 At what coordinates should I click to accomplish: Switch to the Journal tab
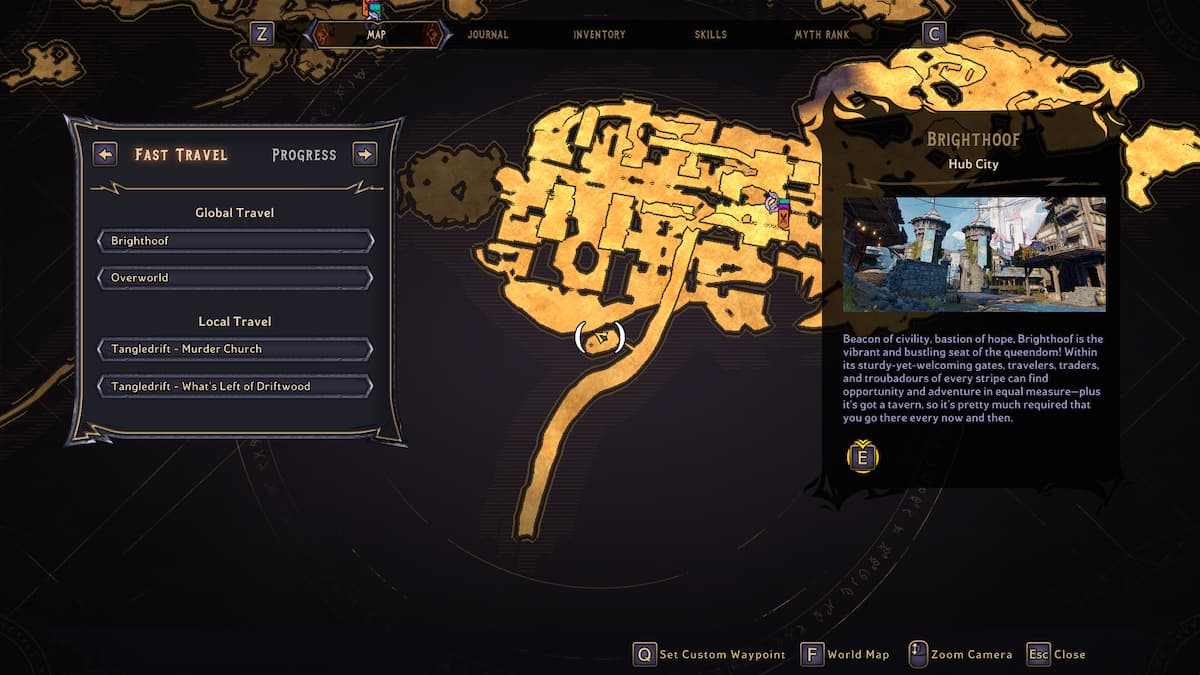pos(488,35)
